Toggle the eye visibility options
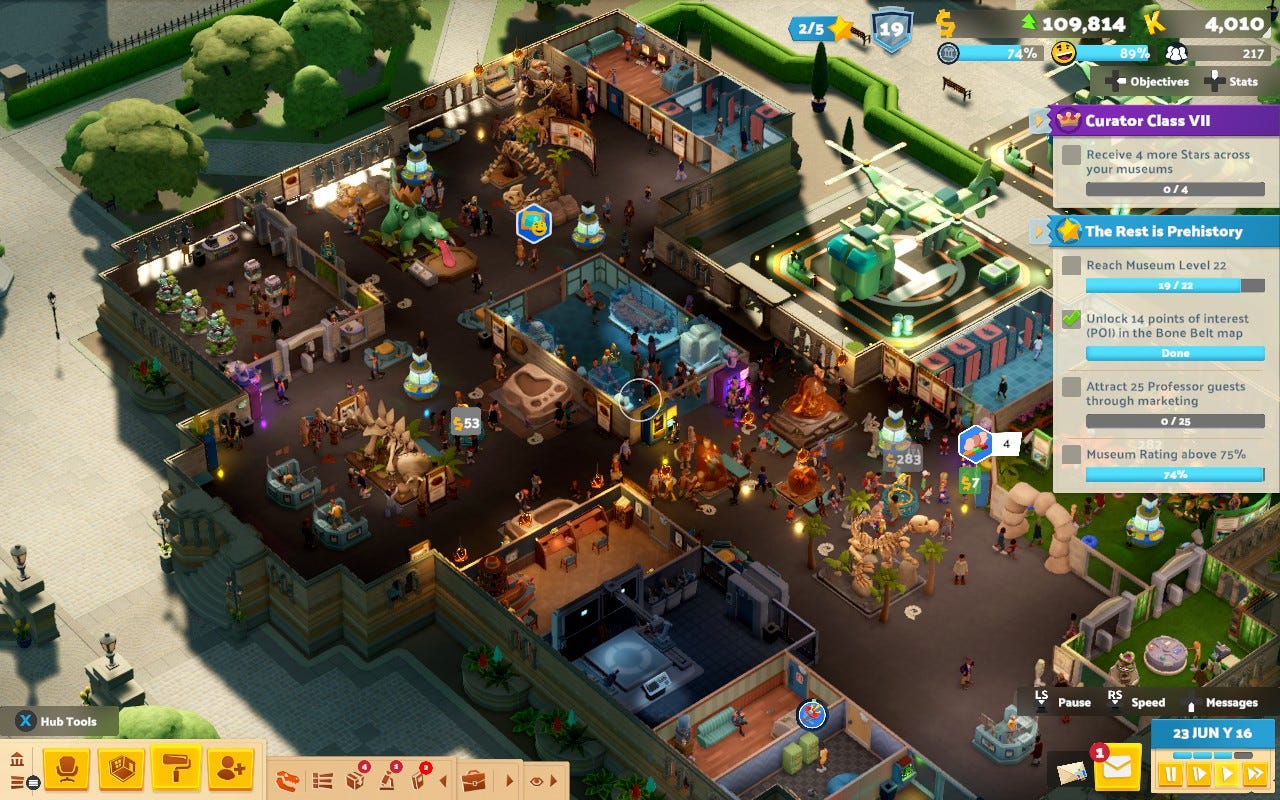This screenshot has width=1280, height=800. tap(537, 780)
